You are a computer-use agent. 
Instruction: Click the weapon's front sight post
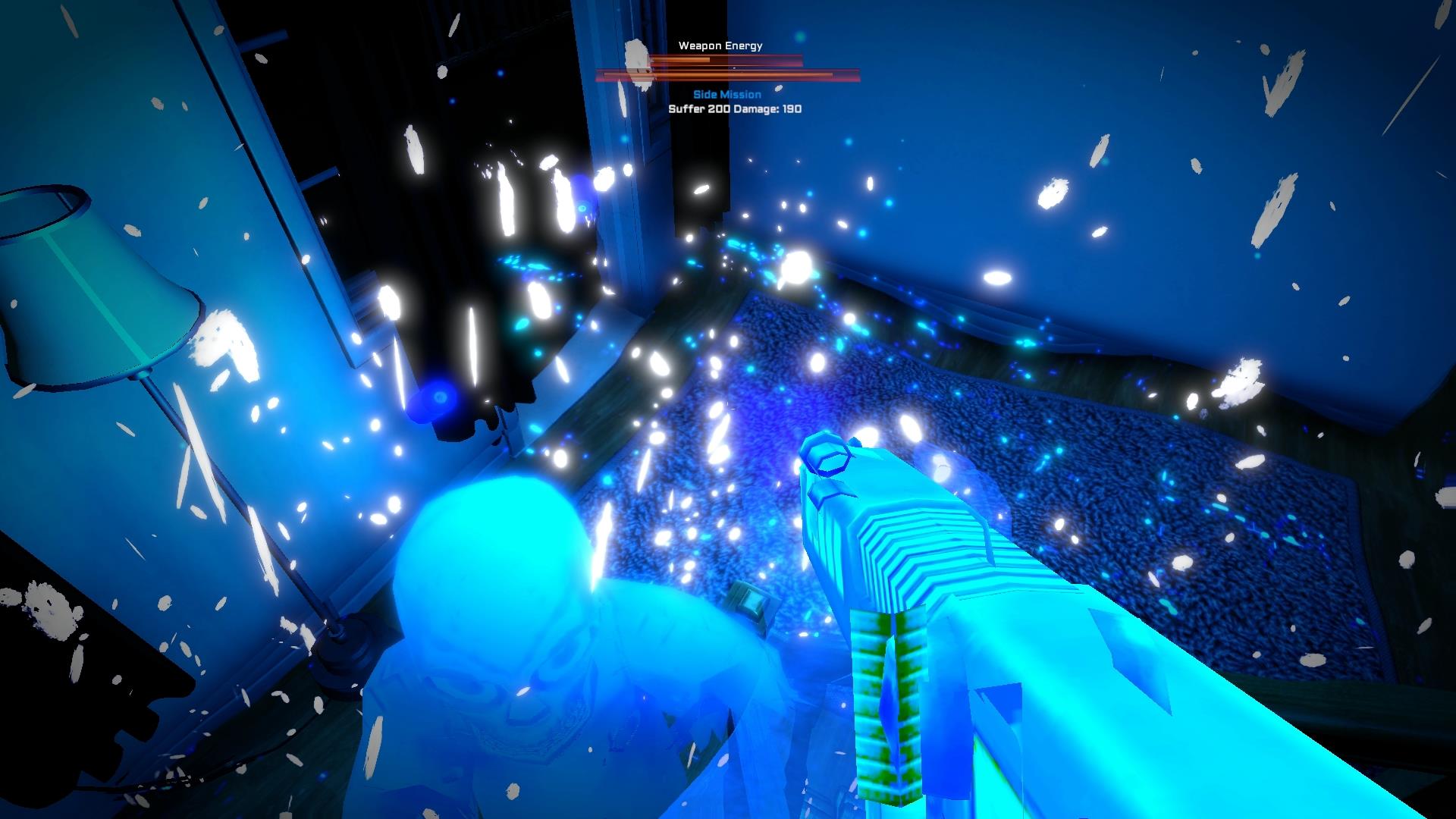tap(828, 457)
